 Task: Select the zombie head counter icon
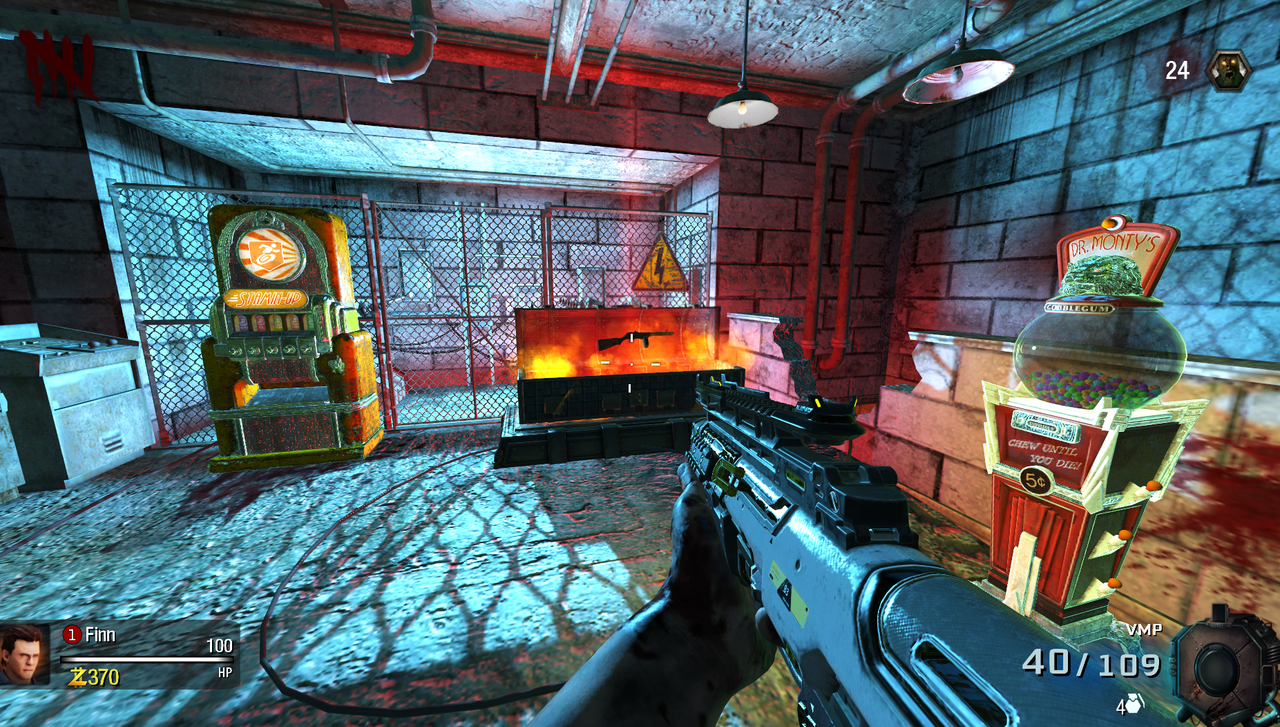[1227, 70]
